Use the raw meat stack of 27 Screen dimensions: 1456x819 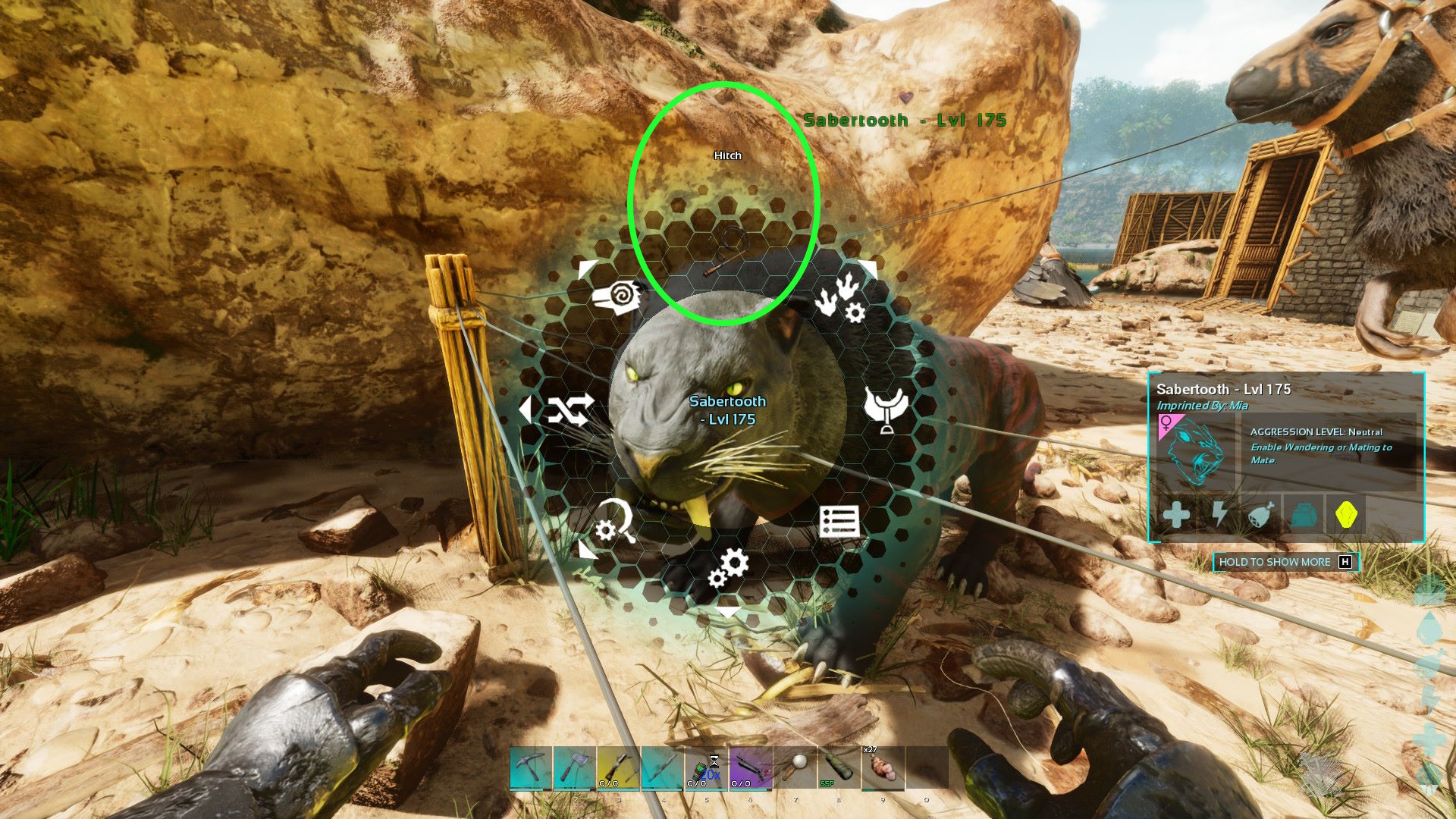tap(882, 767)
